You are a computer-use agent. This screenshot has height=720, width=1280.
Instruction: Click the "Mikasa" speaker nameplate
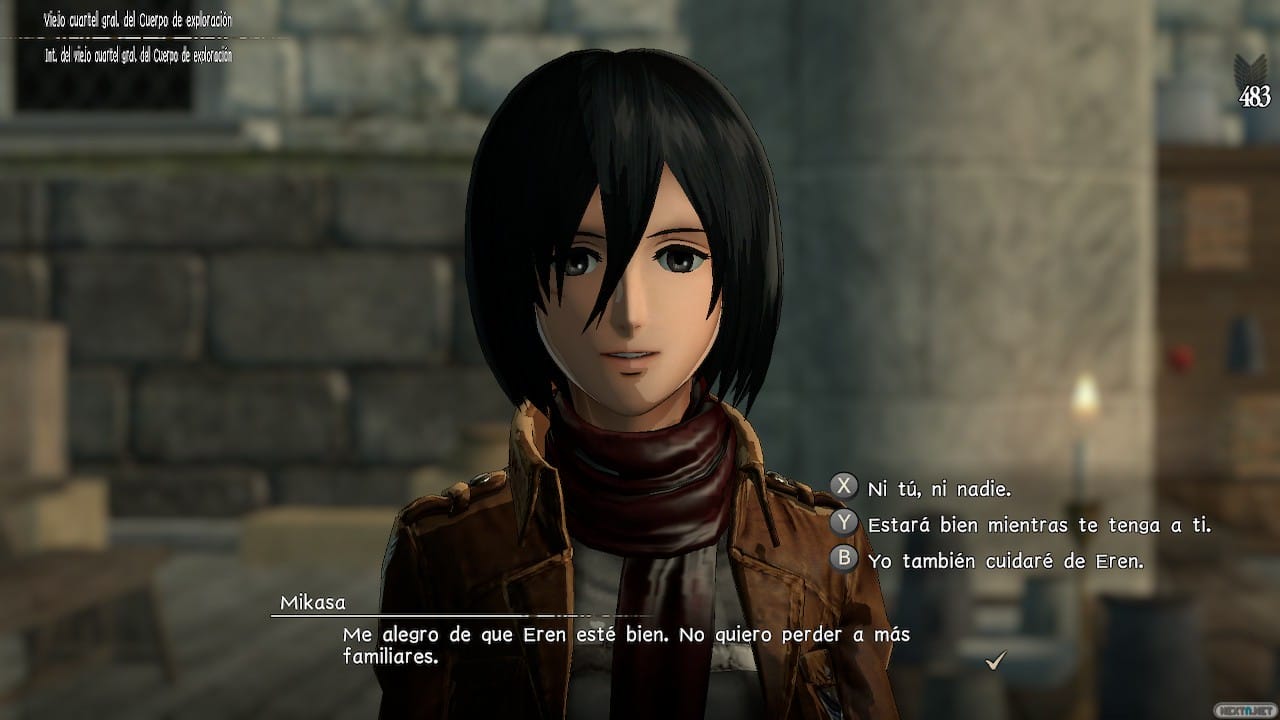click(314, 603)
